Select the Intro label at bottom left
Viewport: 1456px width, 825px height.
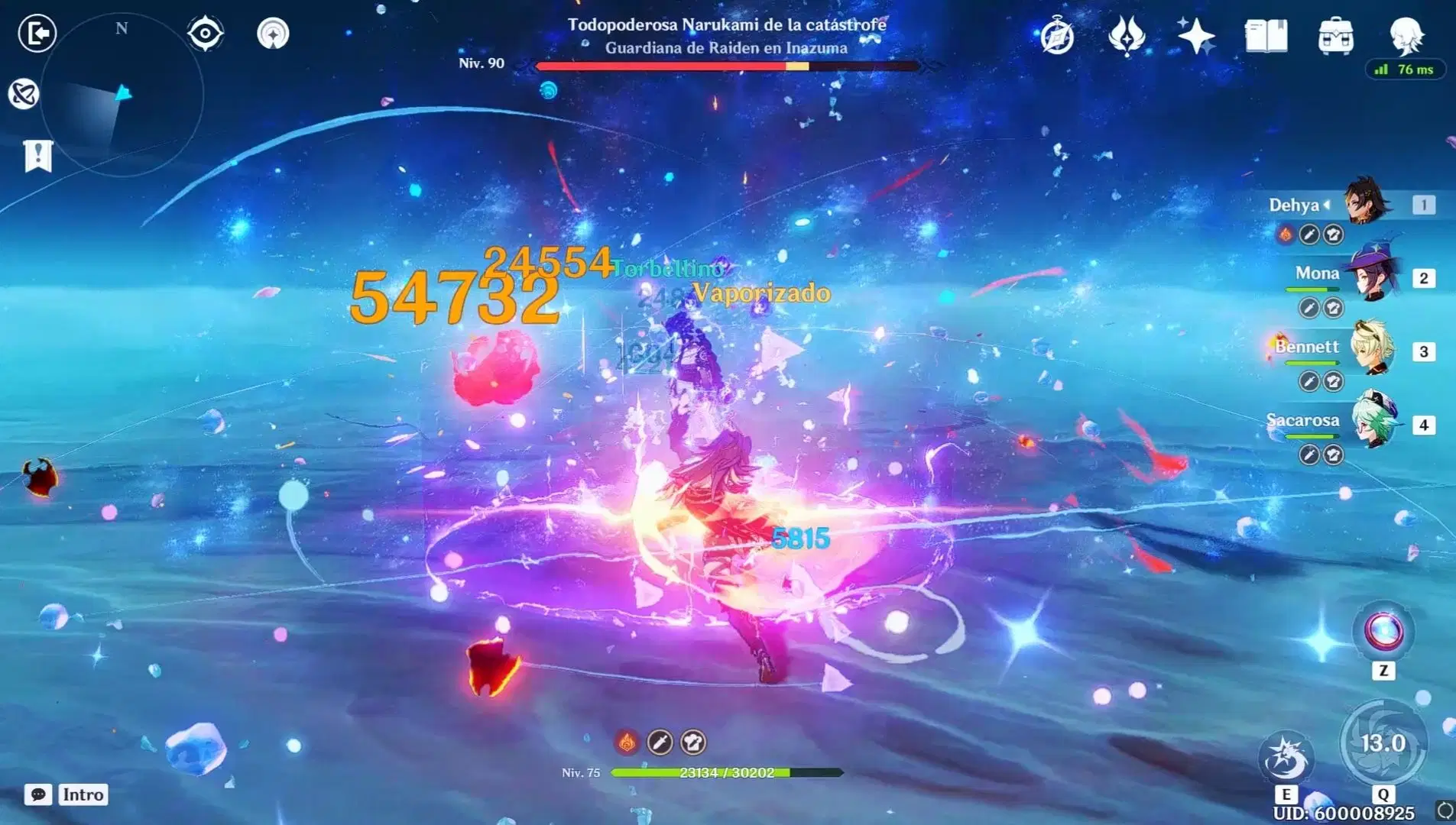coord(83,794)
